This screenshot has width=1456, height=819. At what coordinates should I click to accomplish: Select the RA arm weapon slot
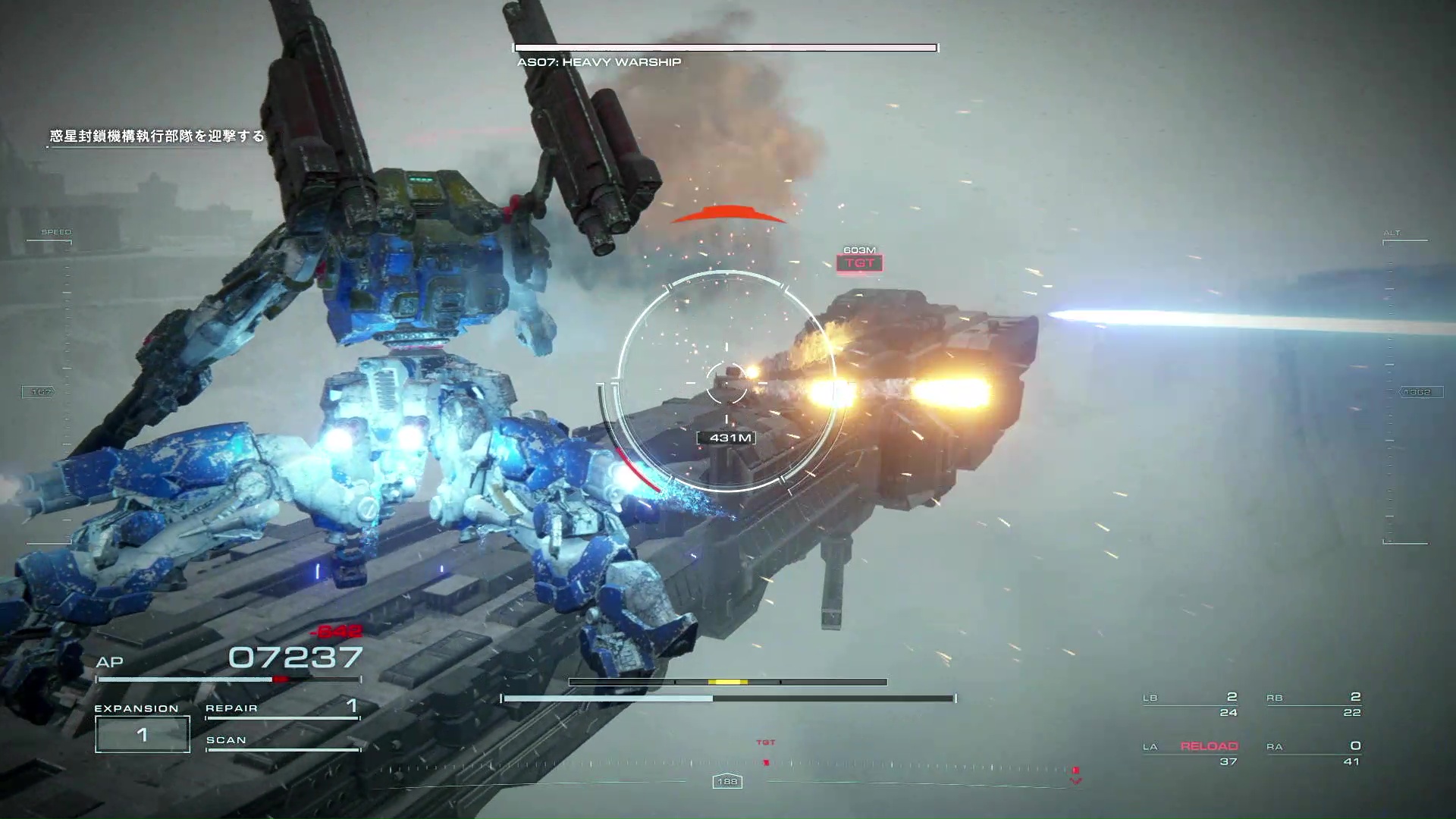point(1313,753)
